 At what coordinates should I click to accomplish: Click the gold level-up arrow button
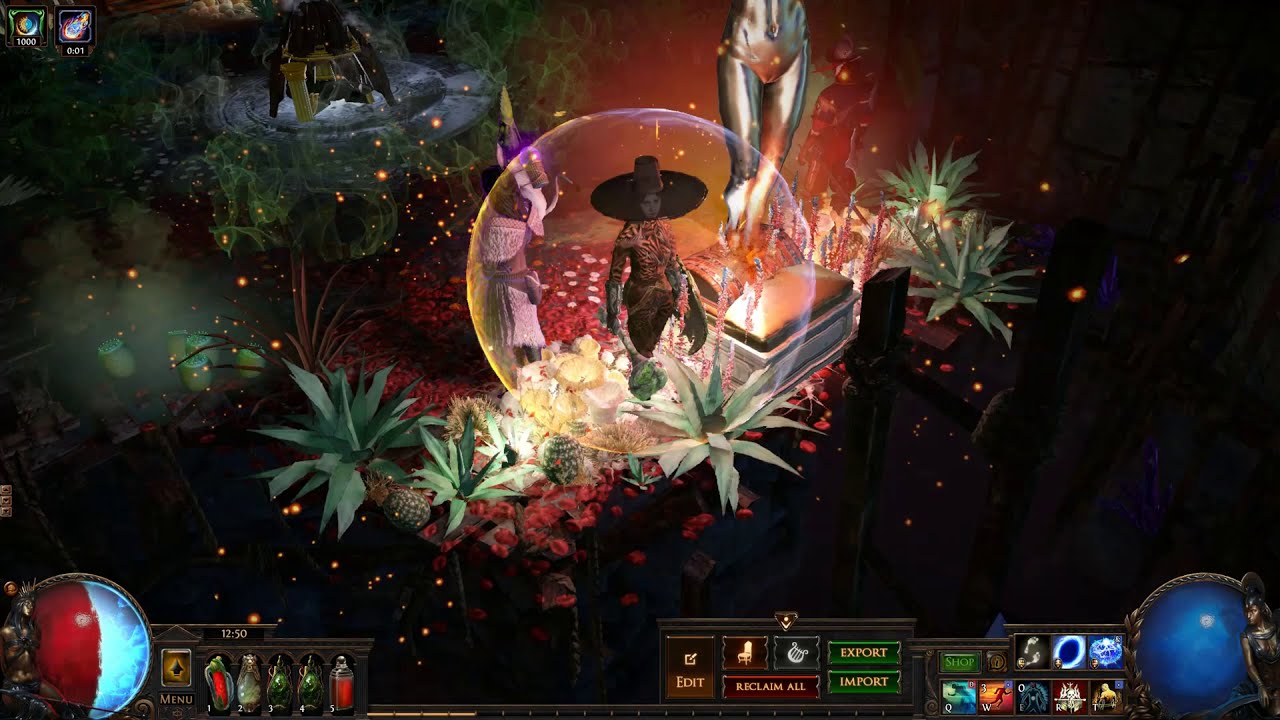[x=176, y=667]
